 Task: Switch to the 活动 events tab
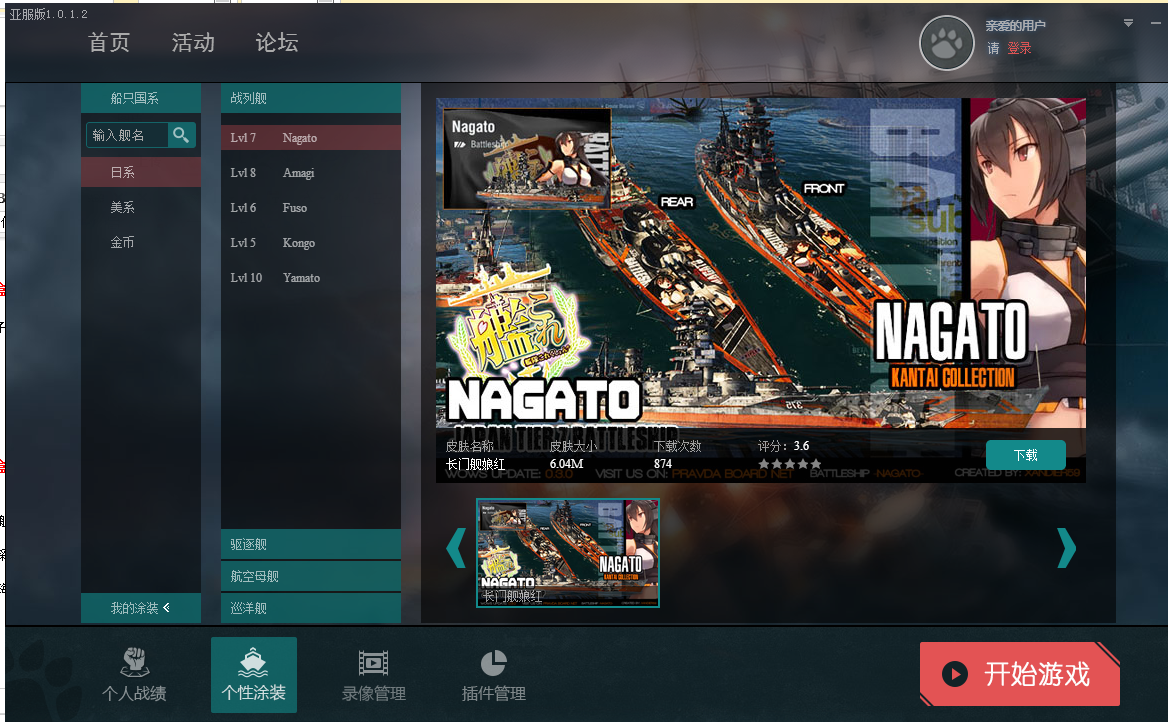pos(193,43)
